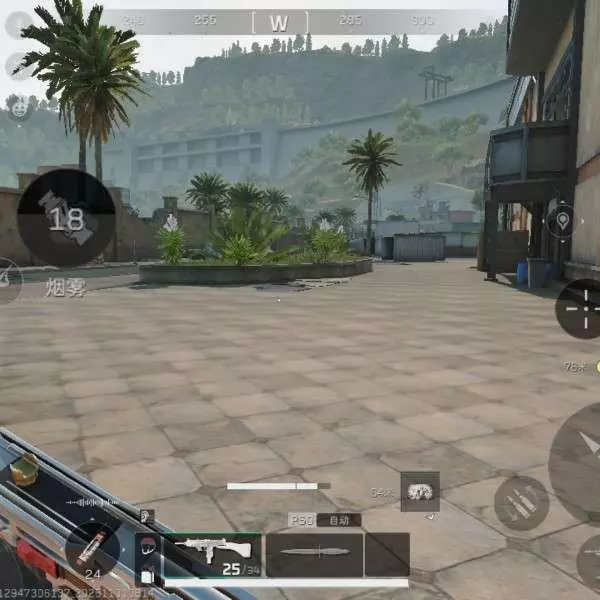Use the stim shot item button
Viewport: 600px width, 600px height.
point(92,546)
